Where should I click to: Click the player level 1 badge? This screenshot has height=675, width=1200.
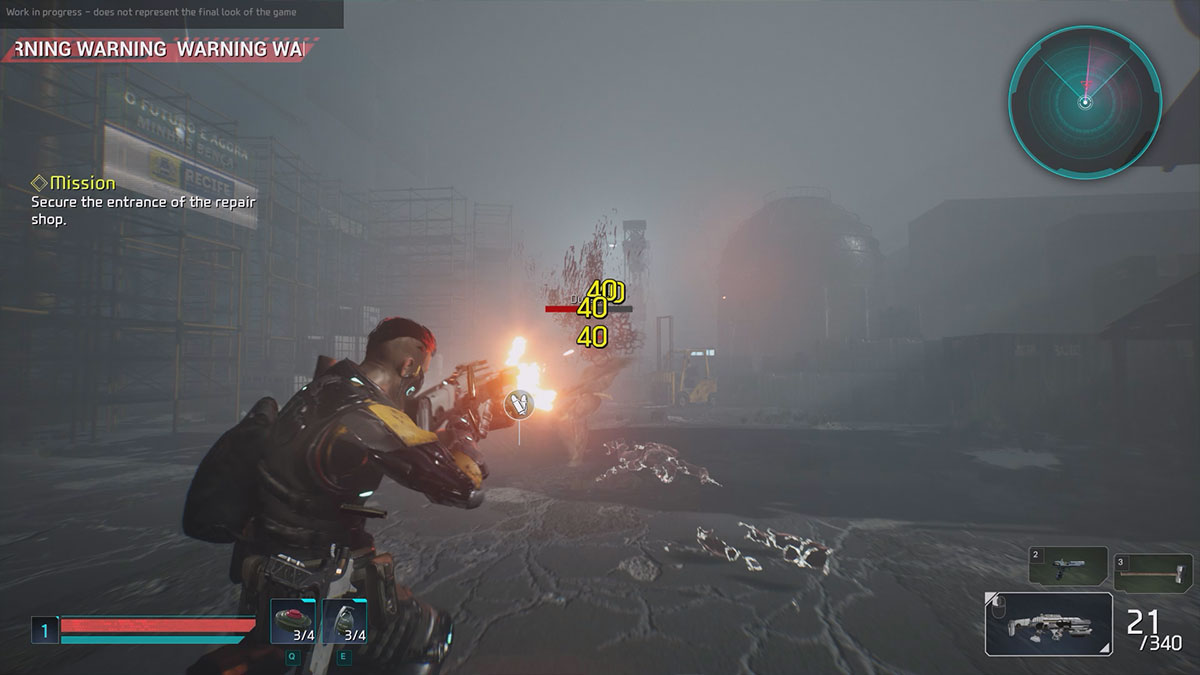[44, 630]
